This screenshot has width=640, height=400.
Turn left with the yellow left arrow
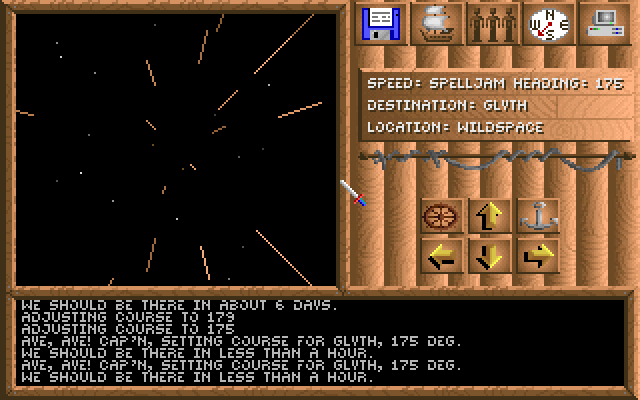(440, 256)
